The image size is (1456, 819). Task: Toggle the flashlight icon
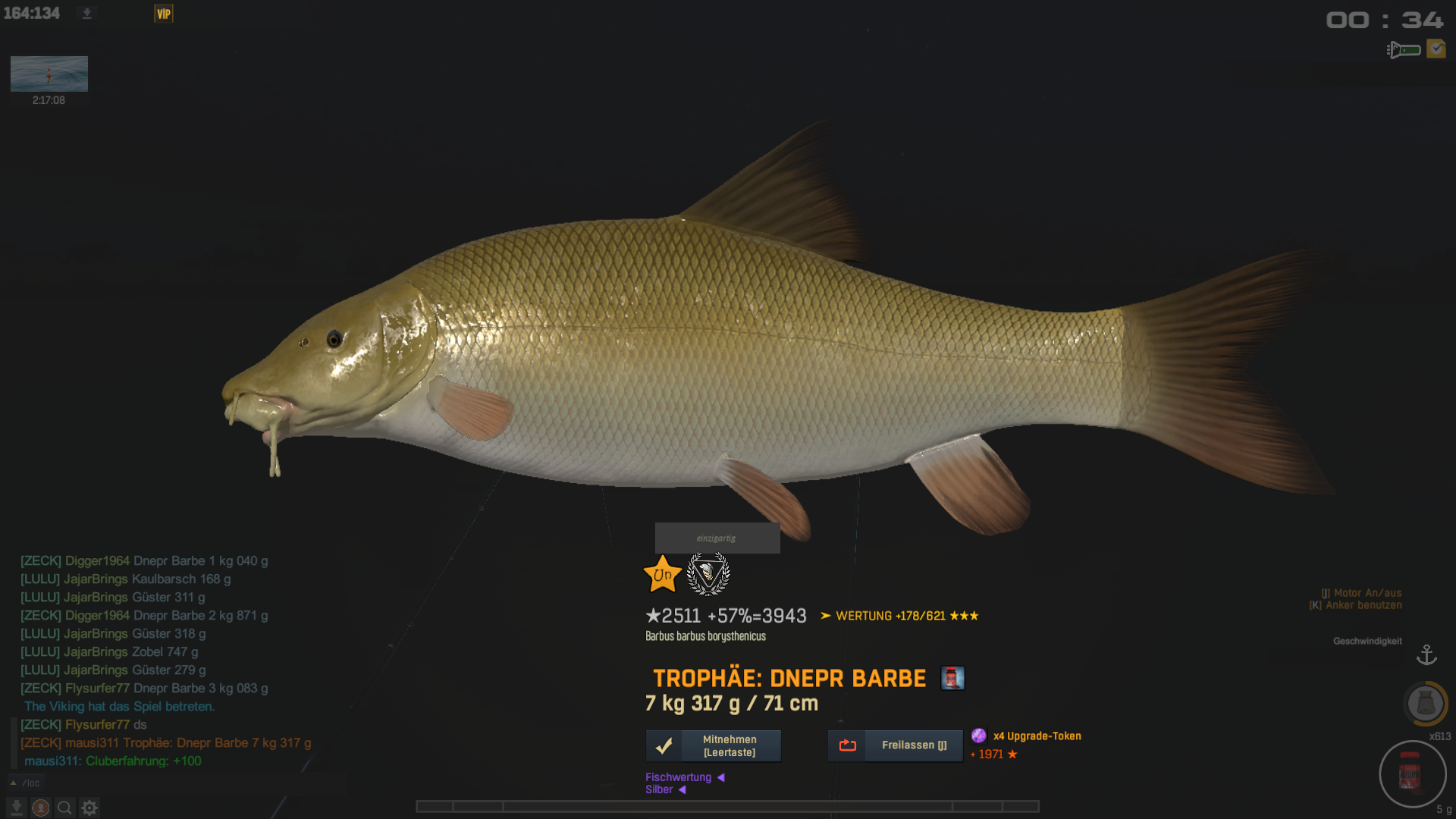pos(1403,50)
